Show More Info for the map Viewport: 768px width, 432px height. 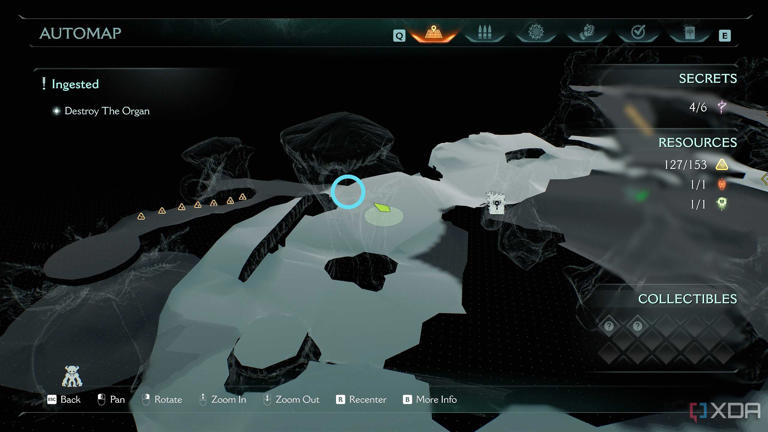pos(429,400)
